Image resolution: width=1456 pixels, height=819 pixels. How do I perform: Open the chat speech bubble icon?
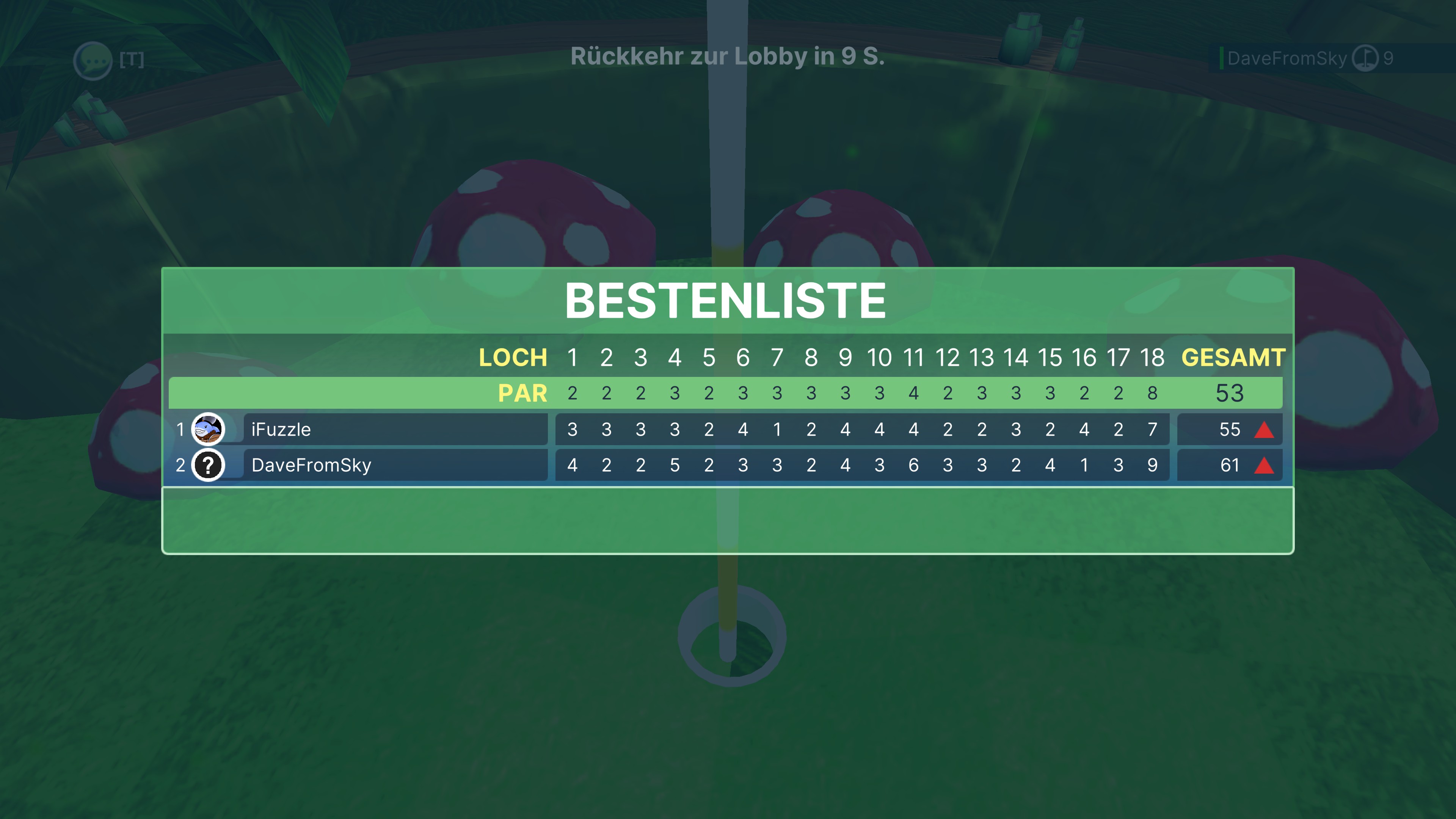(x=93, y=60)
